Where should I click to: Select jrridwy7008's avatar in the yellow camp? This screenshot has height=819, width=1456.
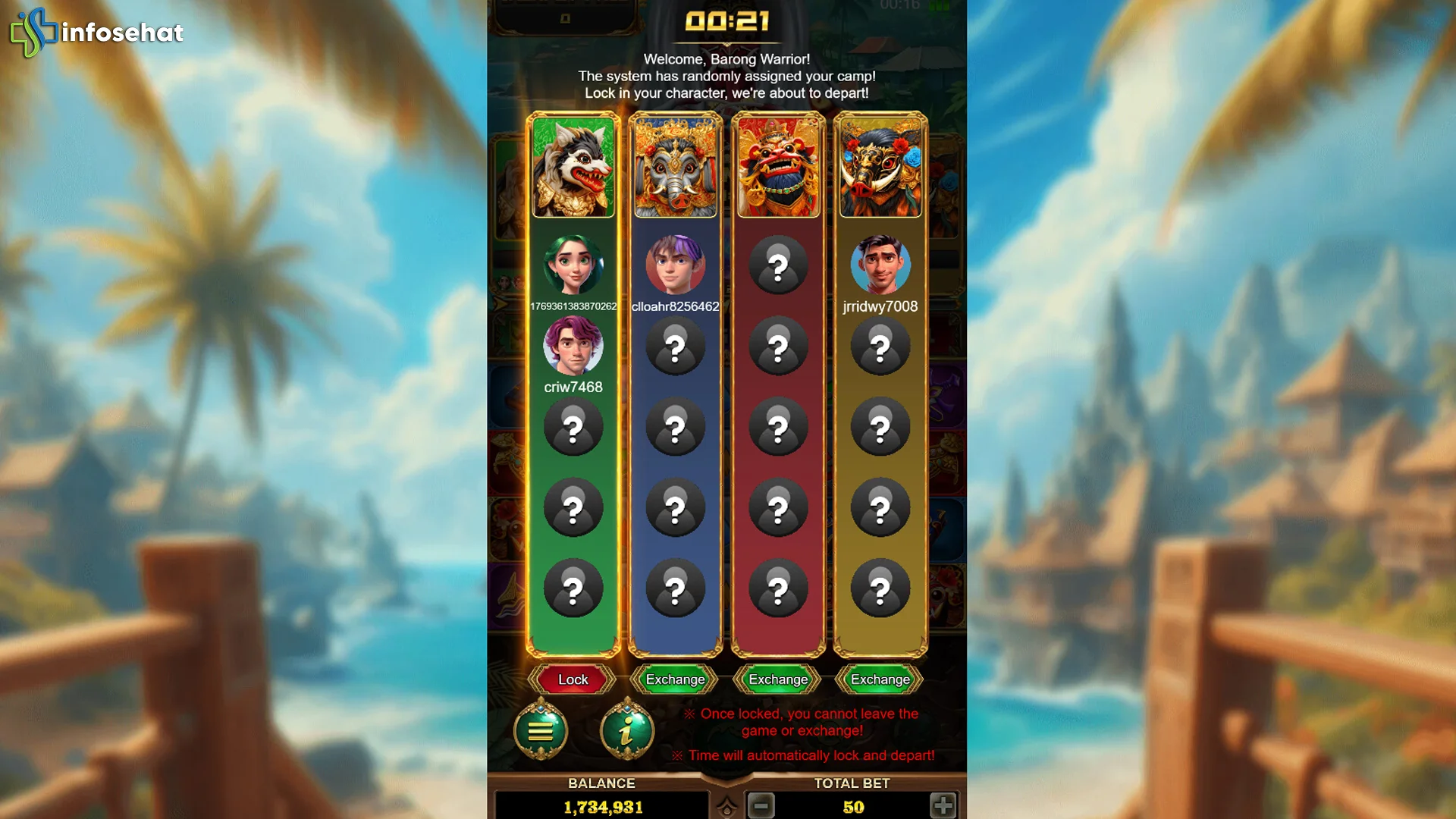(880, 265)
